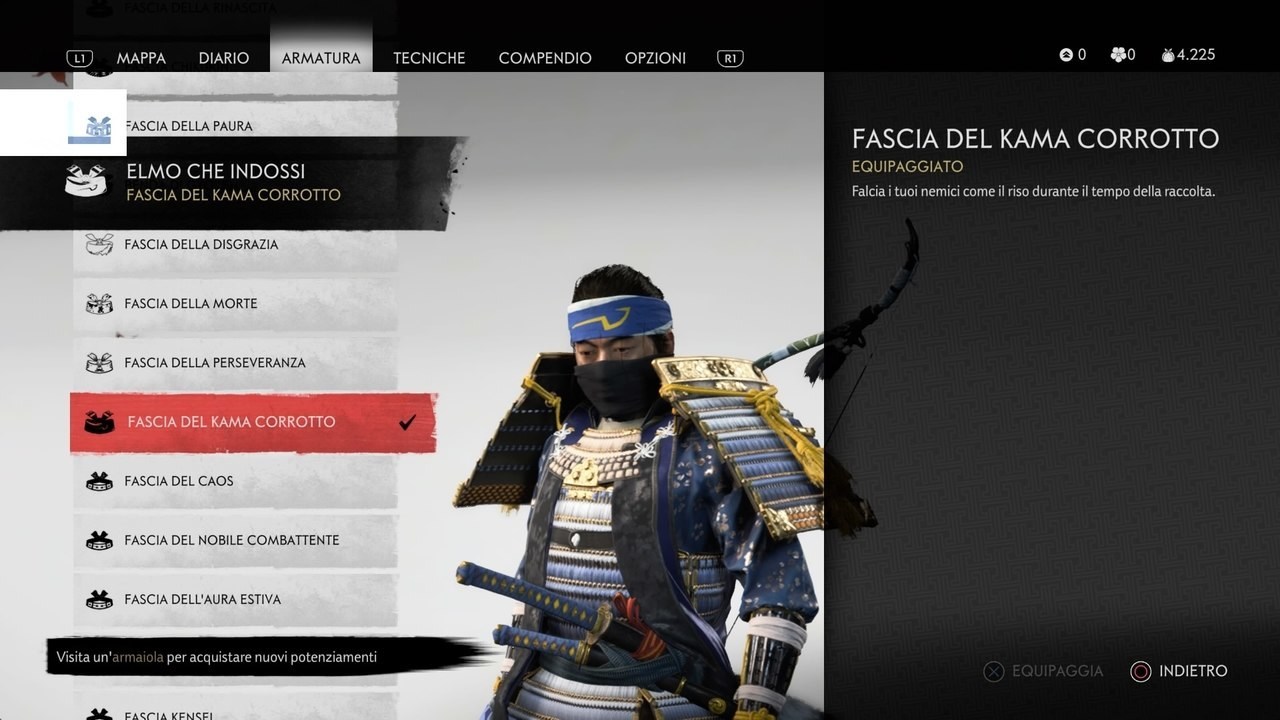1280x720 pixels.
Task: Click the helmet icon beside Elmo che indossi
Action: [x=85, y=181]
